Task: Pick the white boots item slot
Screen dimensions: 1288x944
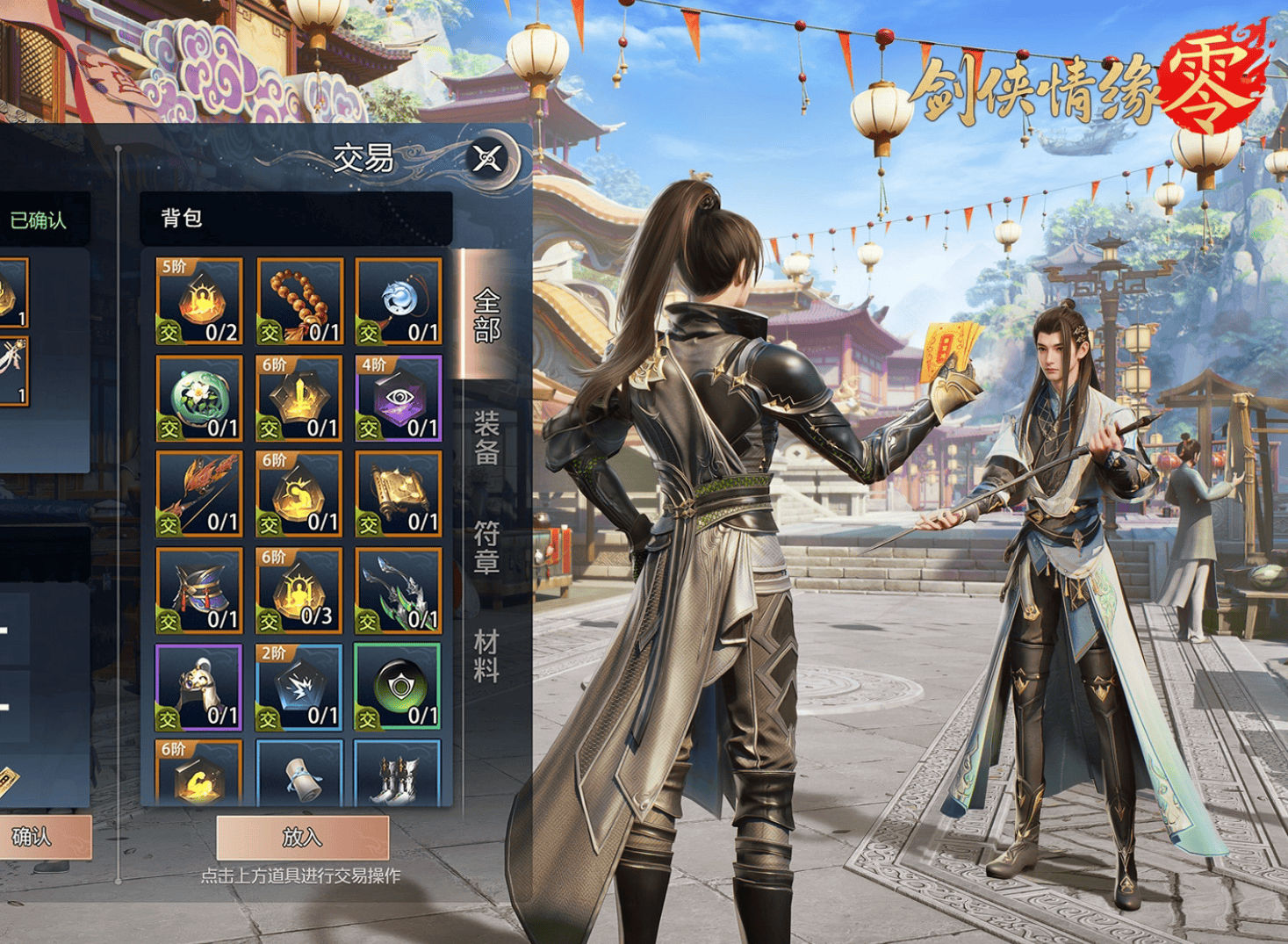Action: pyautogui.click(x=399, y=773)
